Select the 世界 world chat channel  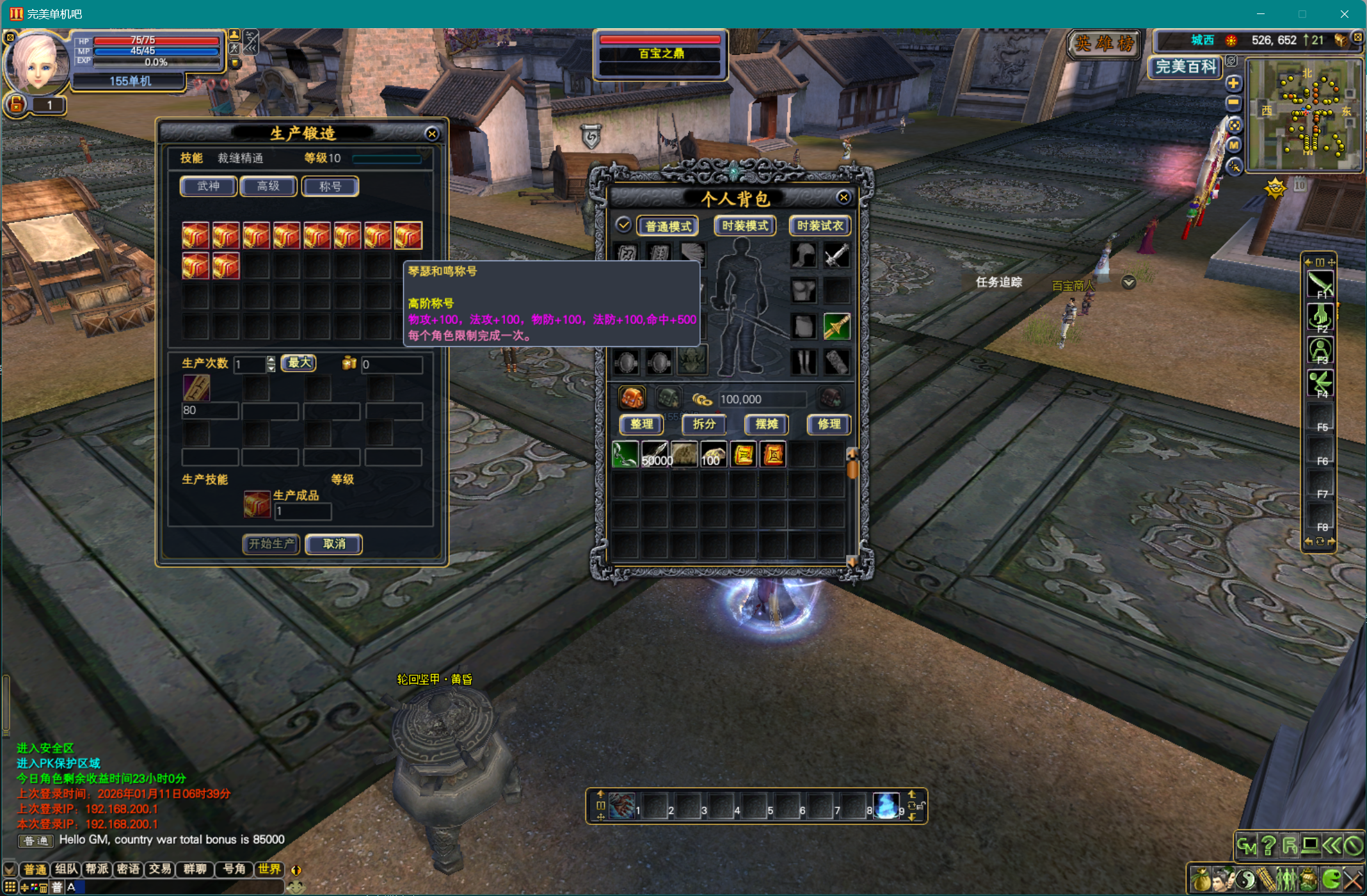(x=269, y=869)
